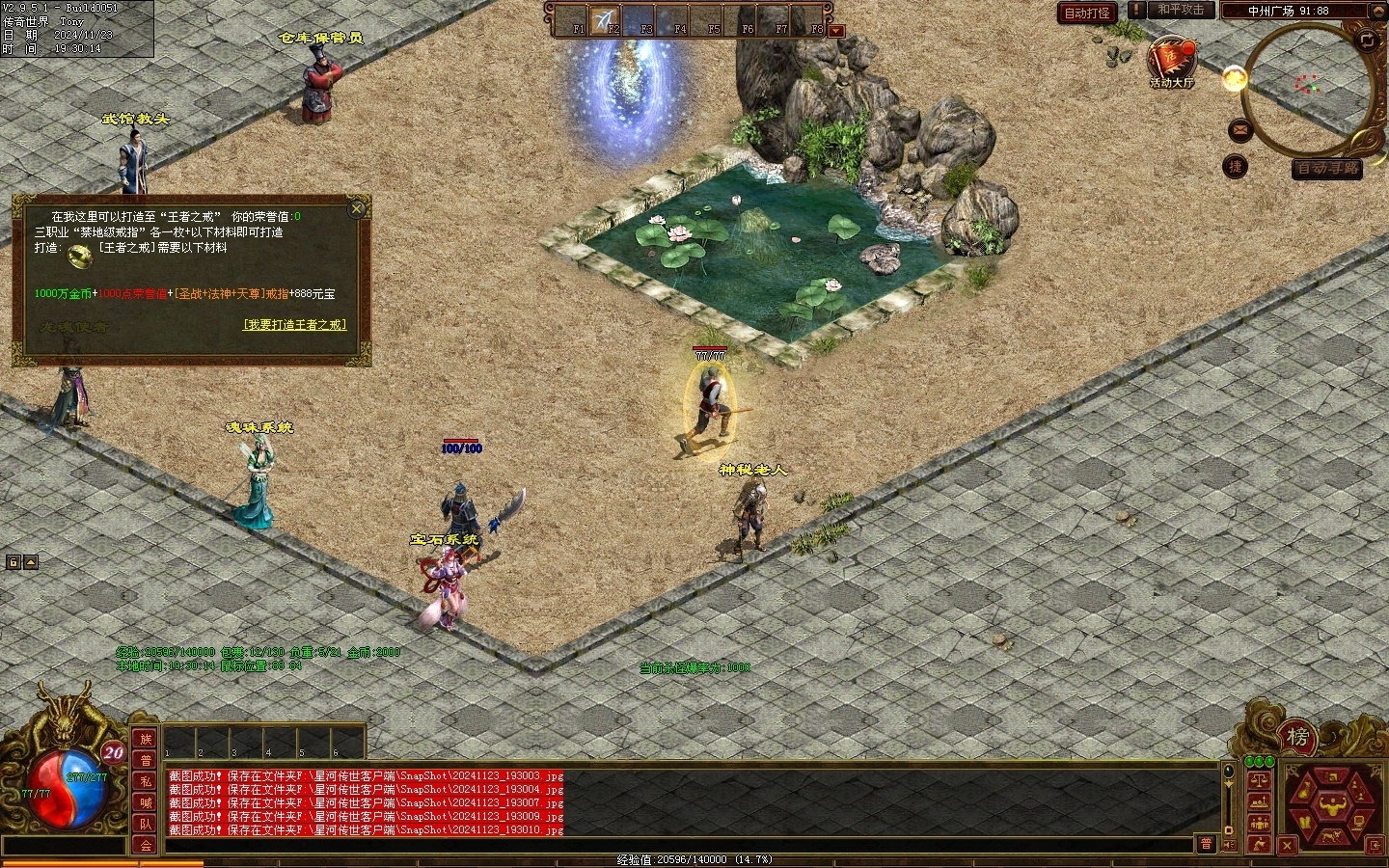Switch chat to 私 private channel
Viewport: 1389px width, 868px height.
146,781
